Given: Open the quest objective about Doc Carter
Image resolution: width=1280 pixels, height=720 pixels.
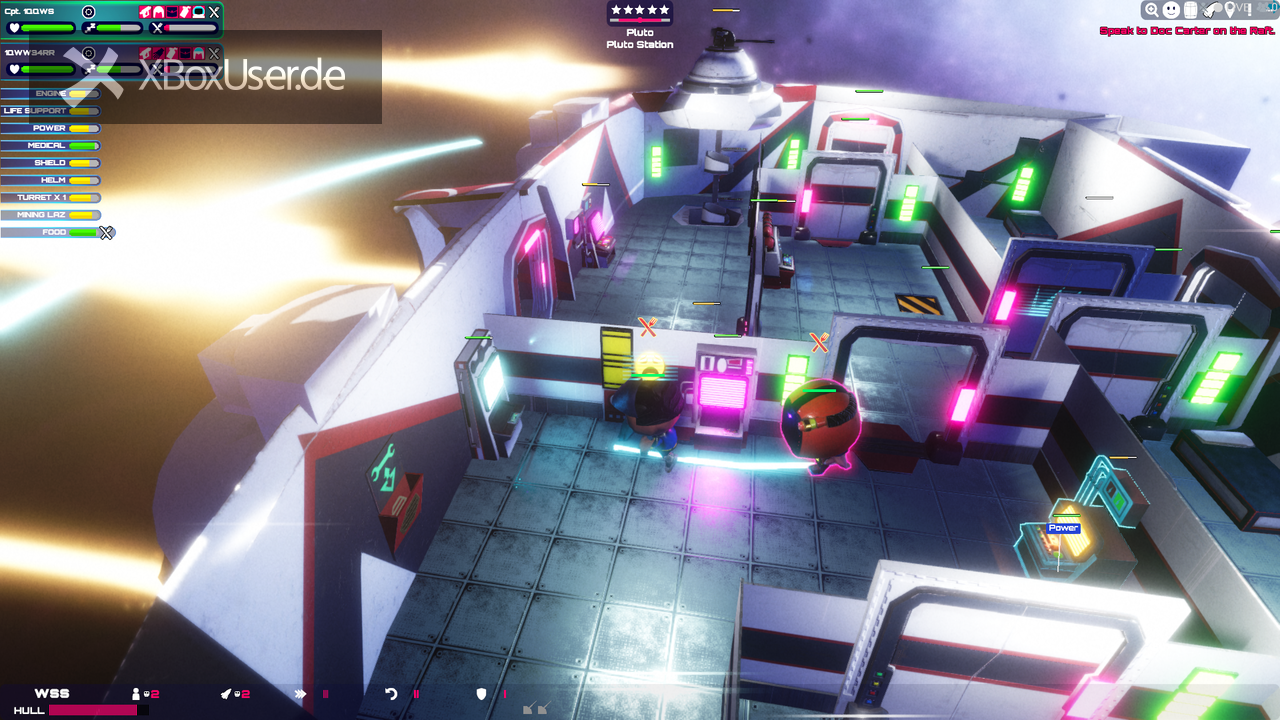Looking at the screenshot, I should pyautogui.click(x=1187, y=31).
